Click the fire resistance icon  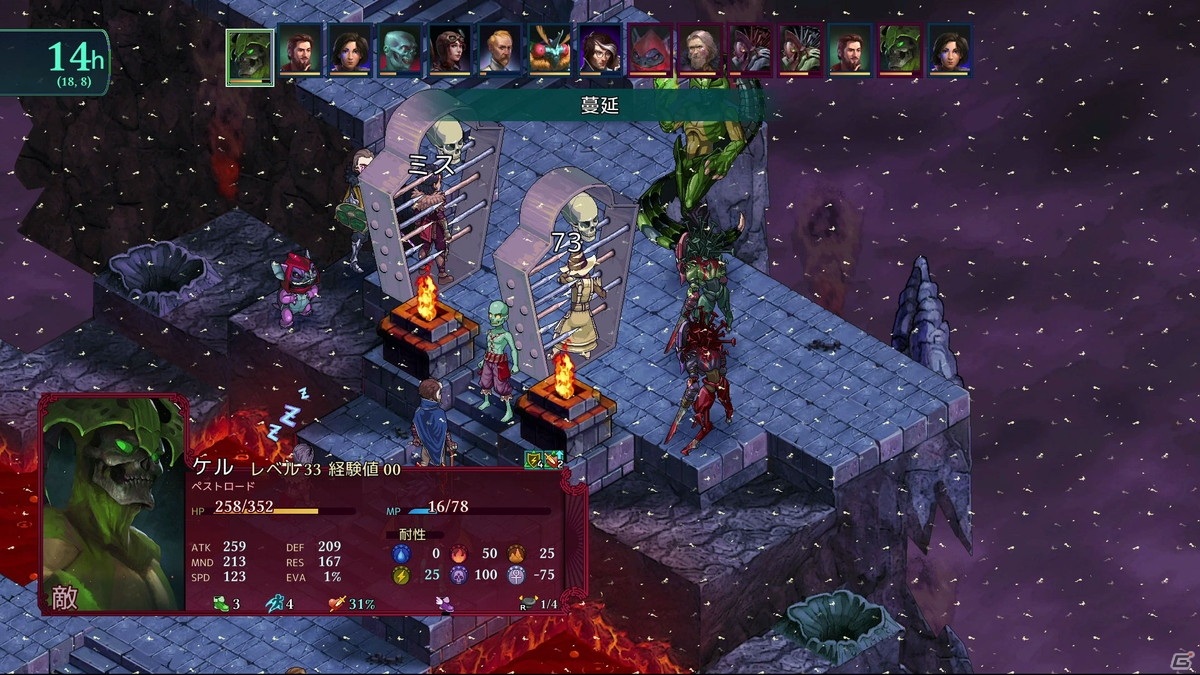point(460,553)
